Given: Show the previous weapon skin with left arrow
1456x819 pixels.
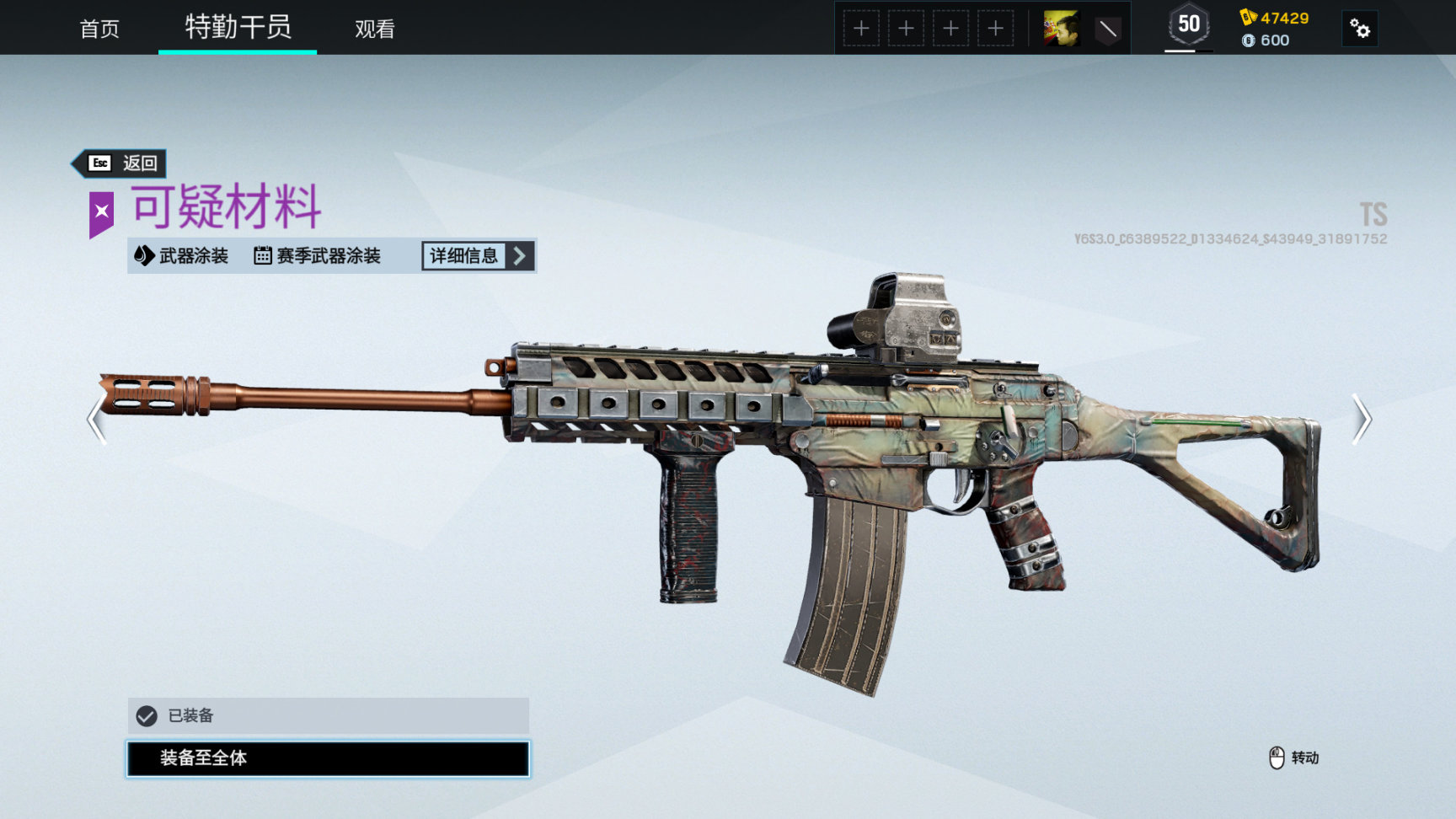Looking at the screenshot, I should [96, 418].
